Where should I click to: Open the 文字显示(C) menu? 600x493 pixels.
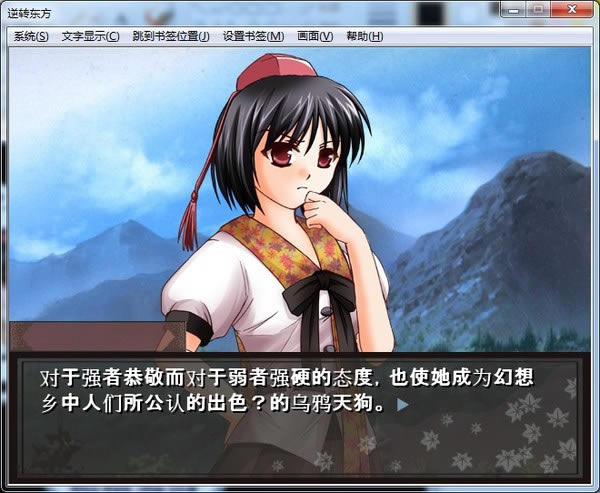click(90, 37)
